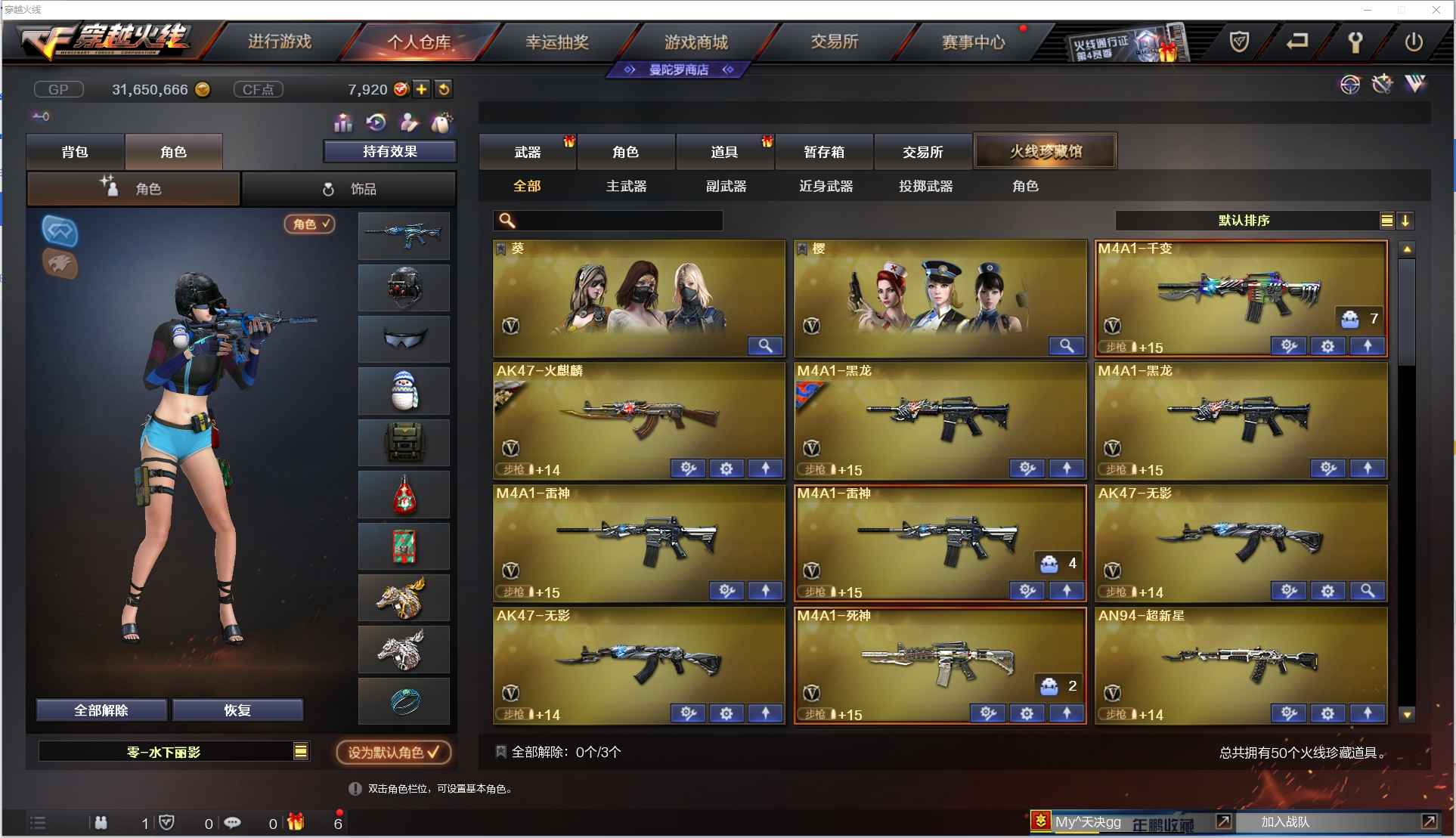Image resolution: width=1456 pixels, height=838 pixels.
Task: Open game settings with the wrench icon
Action: tap(1355, 42)
